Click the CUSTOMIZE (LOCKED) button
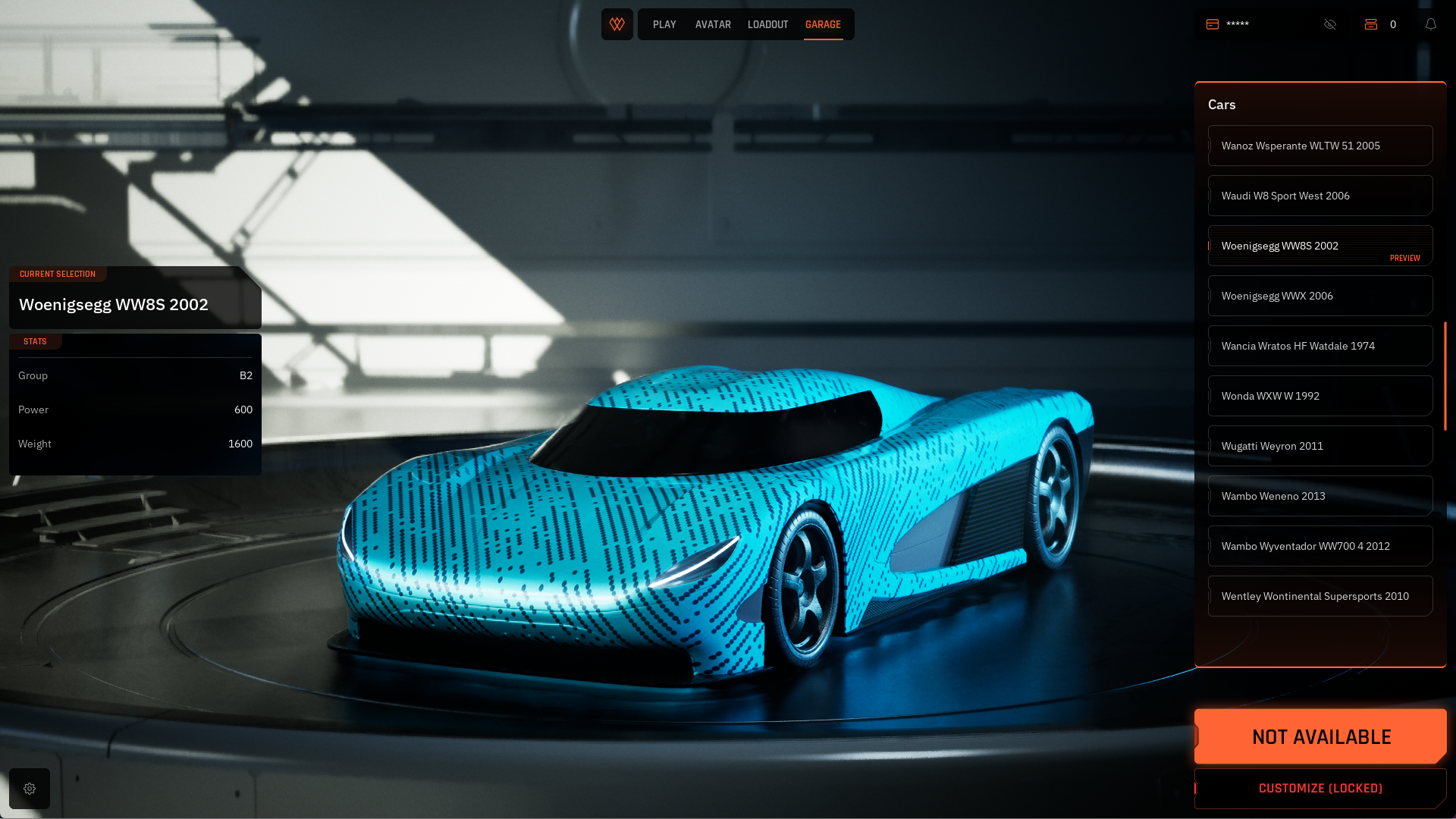1456x819 pixels. (1320, 789)
